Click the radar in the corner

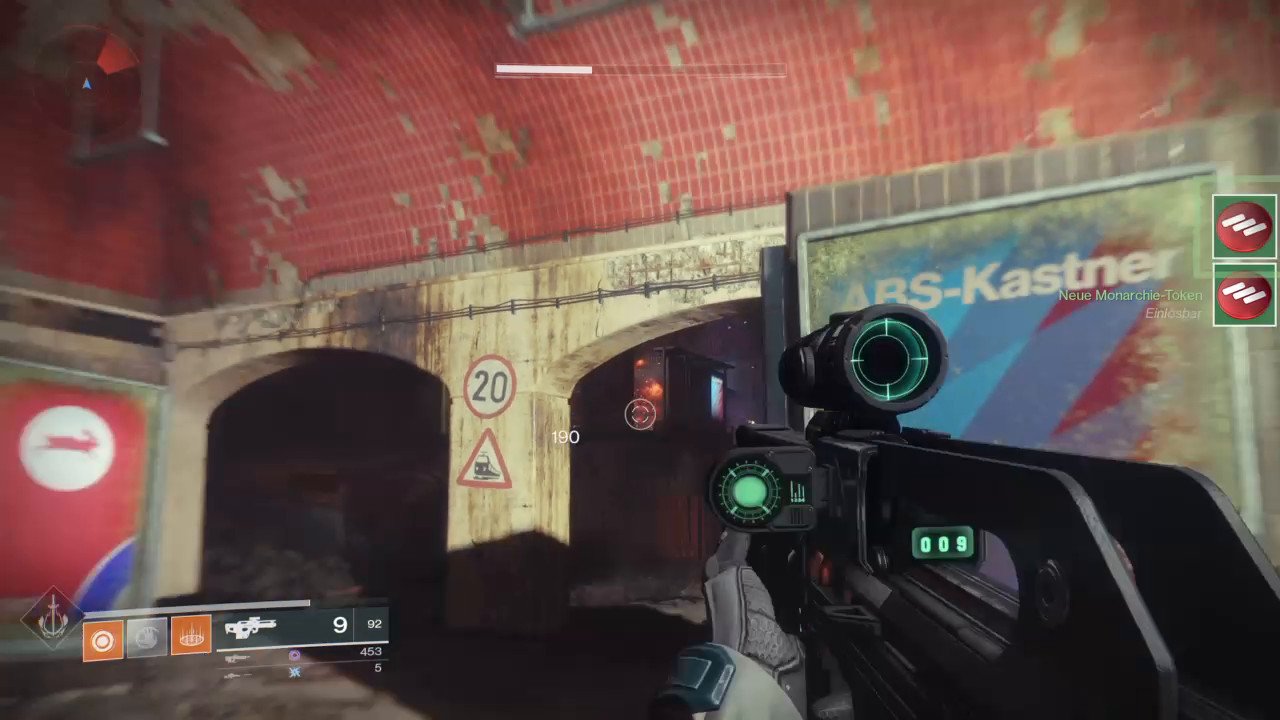[x=87, y=84]
